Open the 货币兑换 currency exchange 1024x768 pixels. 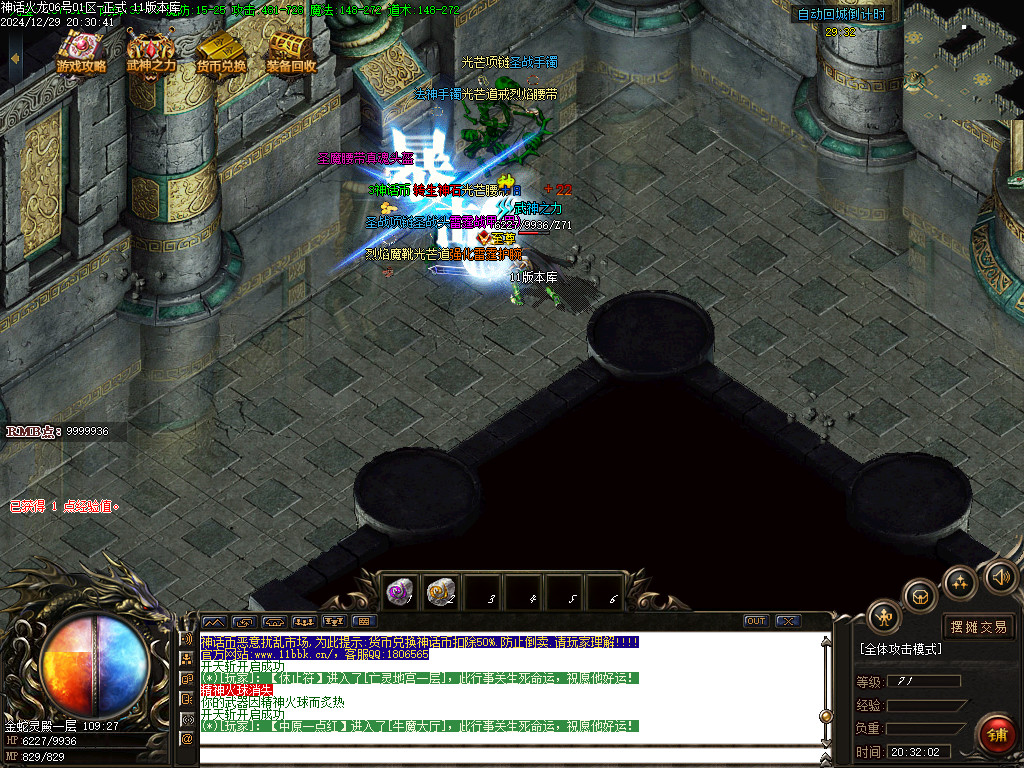(221, 52)
